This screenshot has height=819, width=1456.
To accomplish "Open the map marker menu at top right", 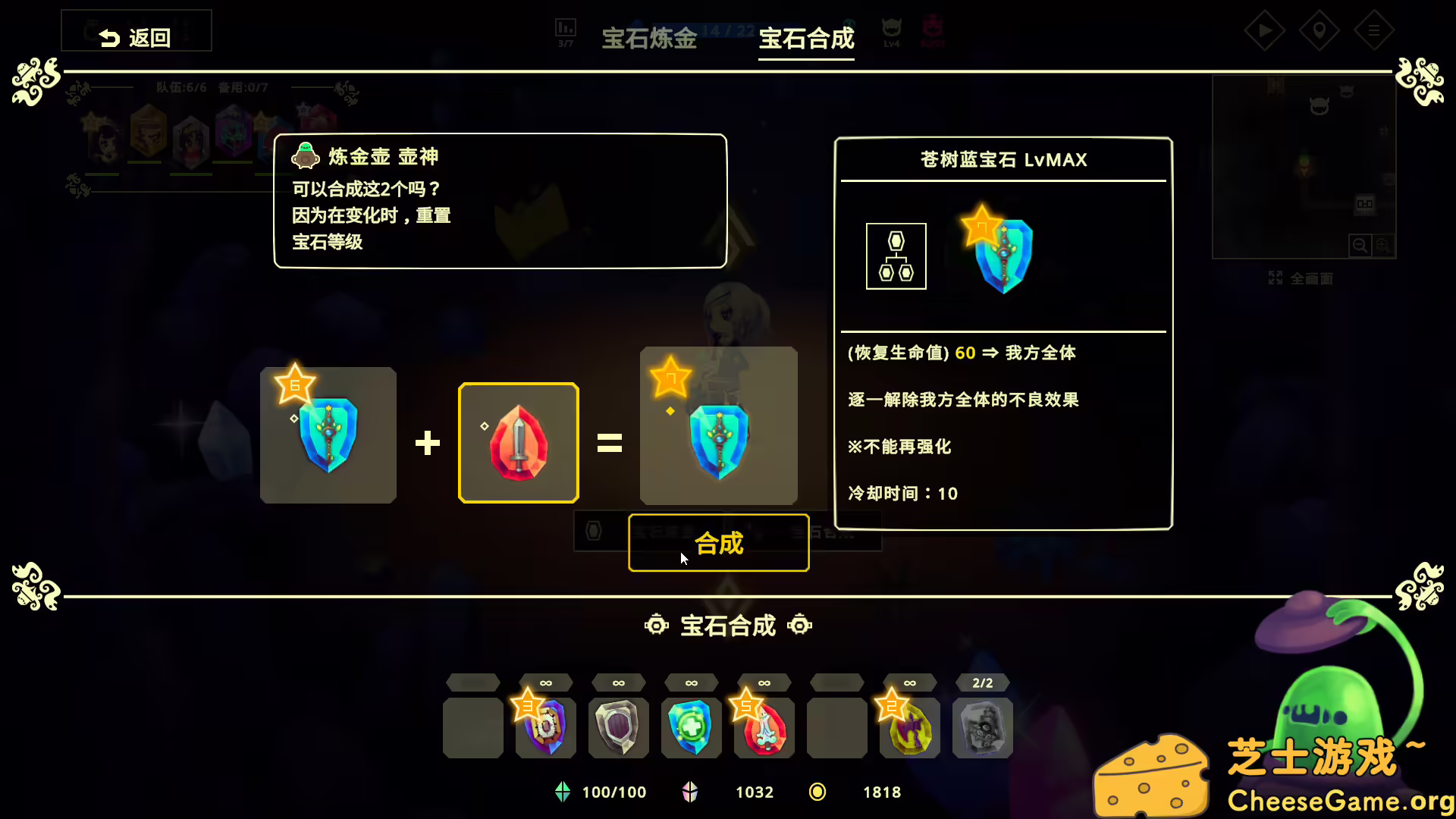I will [1319, 30].
